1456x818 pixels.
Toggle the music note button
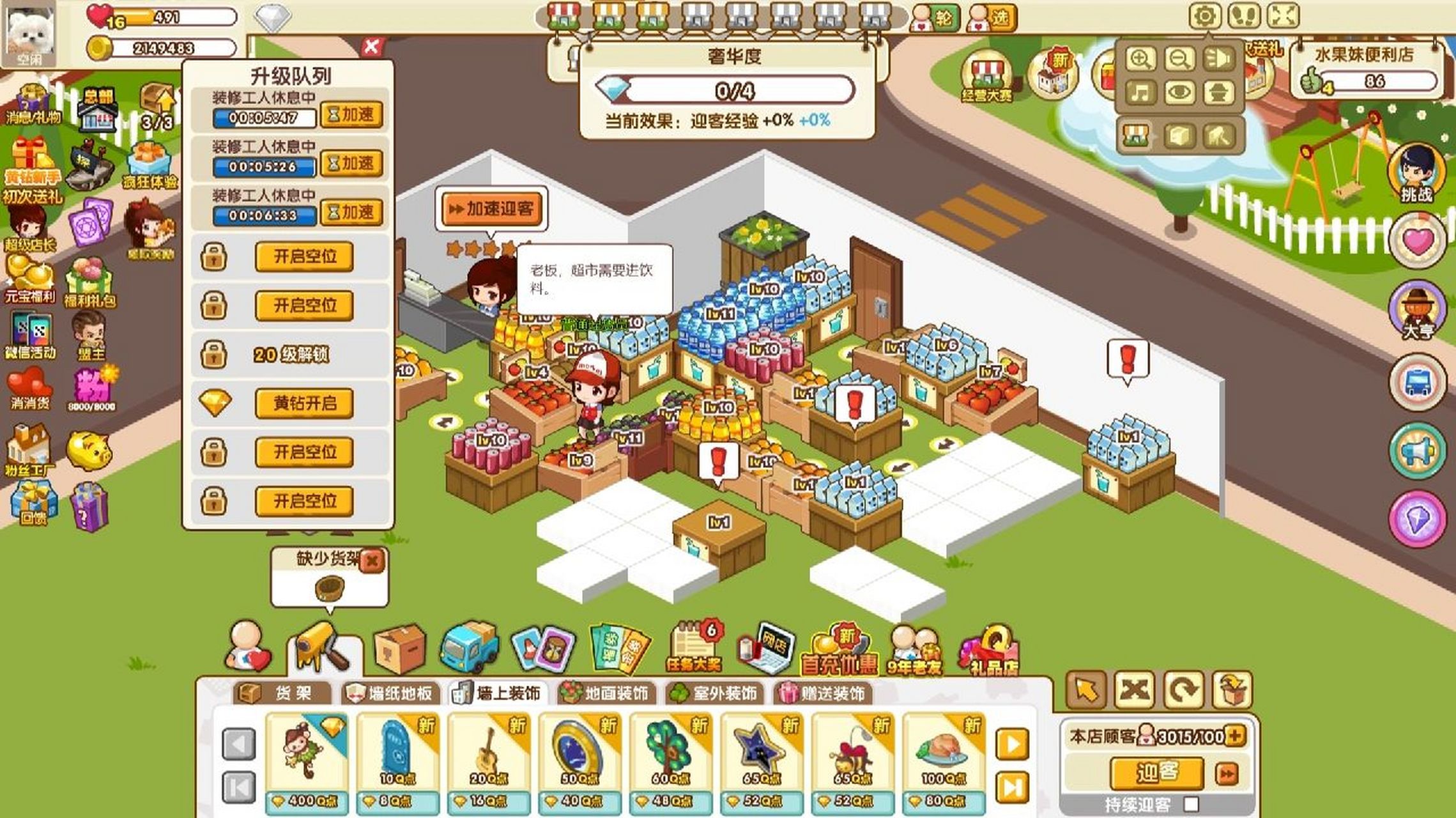coord(1140,93)
